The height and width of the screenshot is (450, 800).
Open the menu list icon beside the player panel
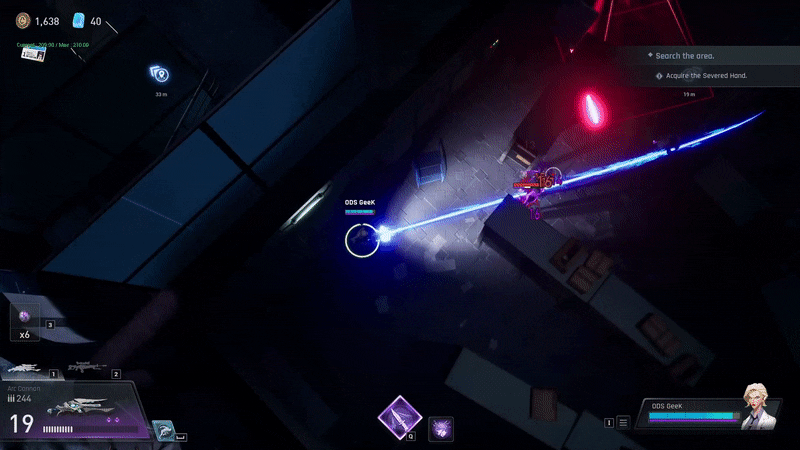623,423
